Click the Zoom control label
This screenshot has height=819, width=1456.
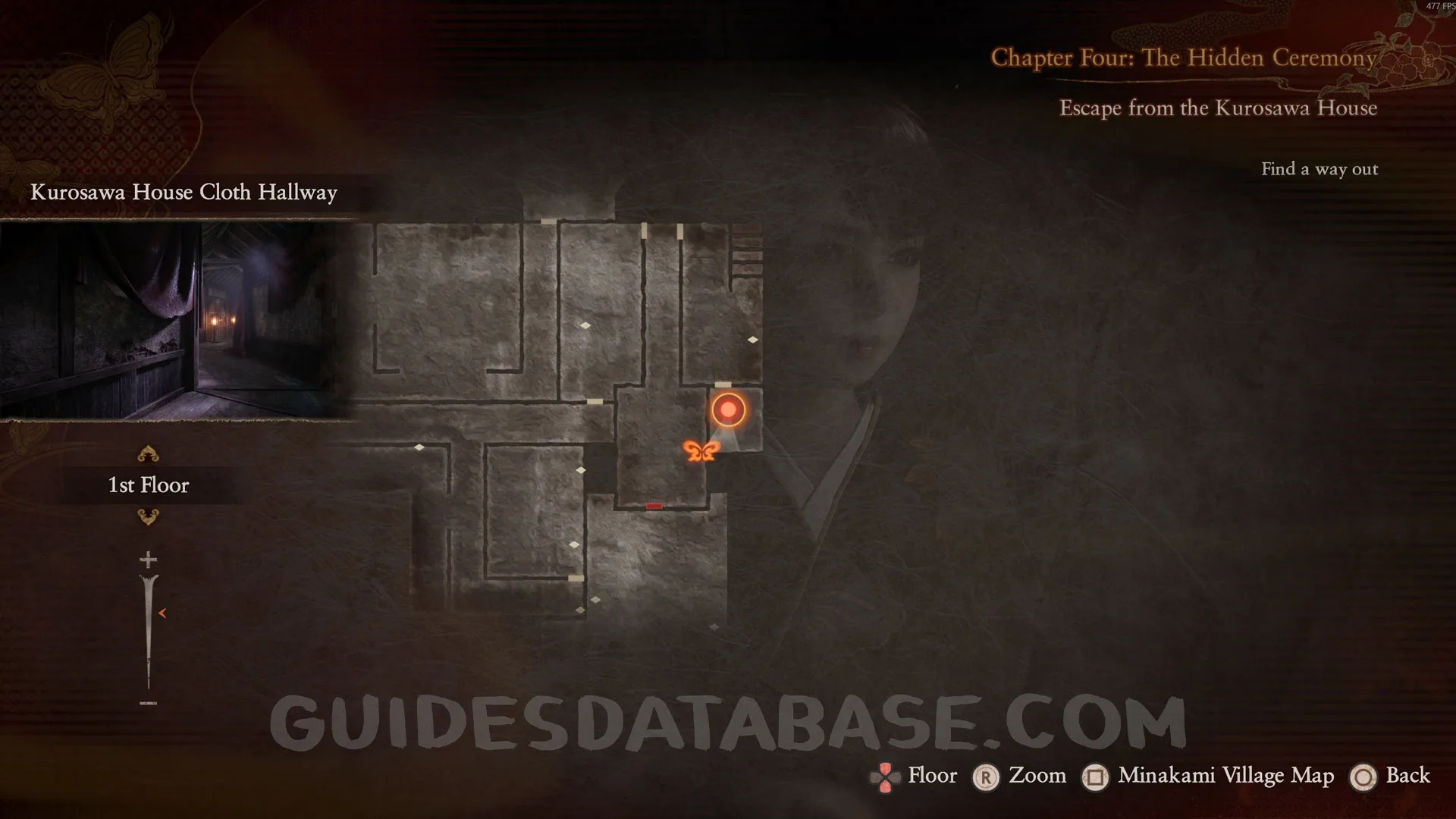[1037, 775]
